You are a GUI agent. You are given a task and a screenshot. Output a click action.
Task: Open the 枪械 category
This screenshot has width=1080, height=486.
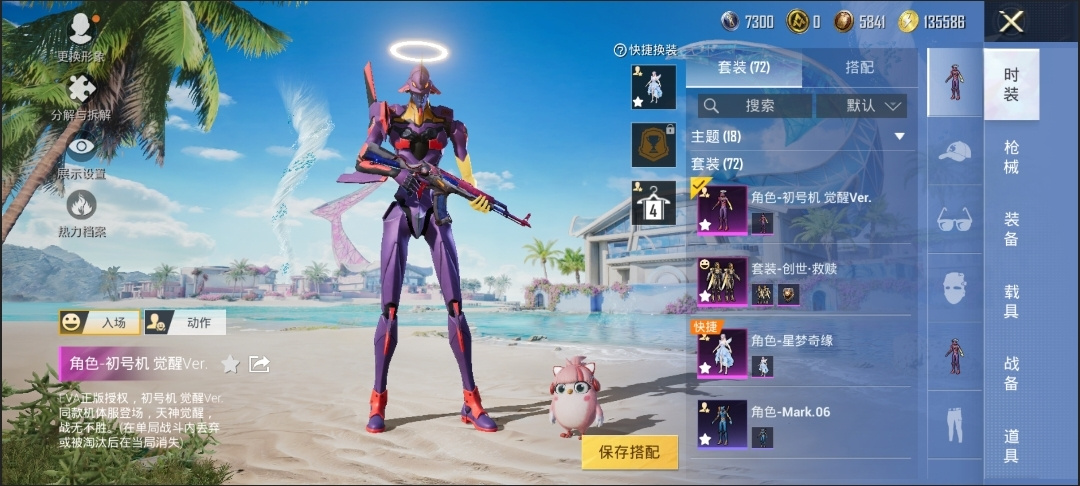coord(1011,158)
